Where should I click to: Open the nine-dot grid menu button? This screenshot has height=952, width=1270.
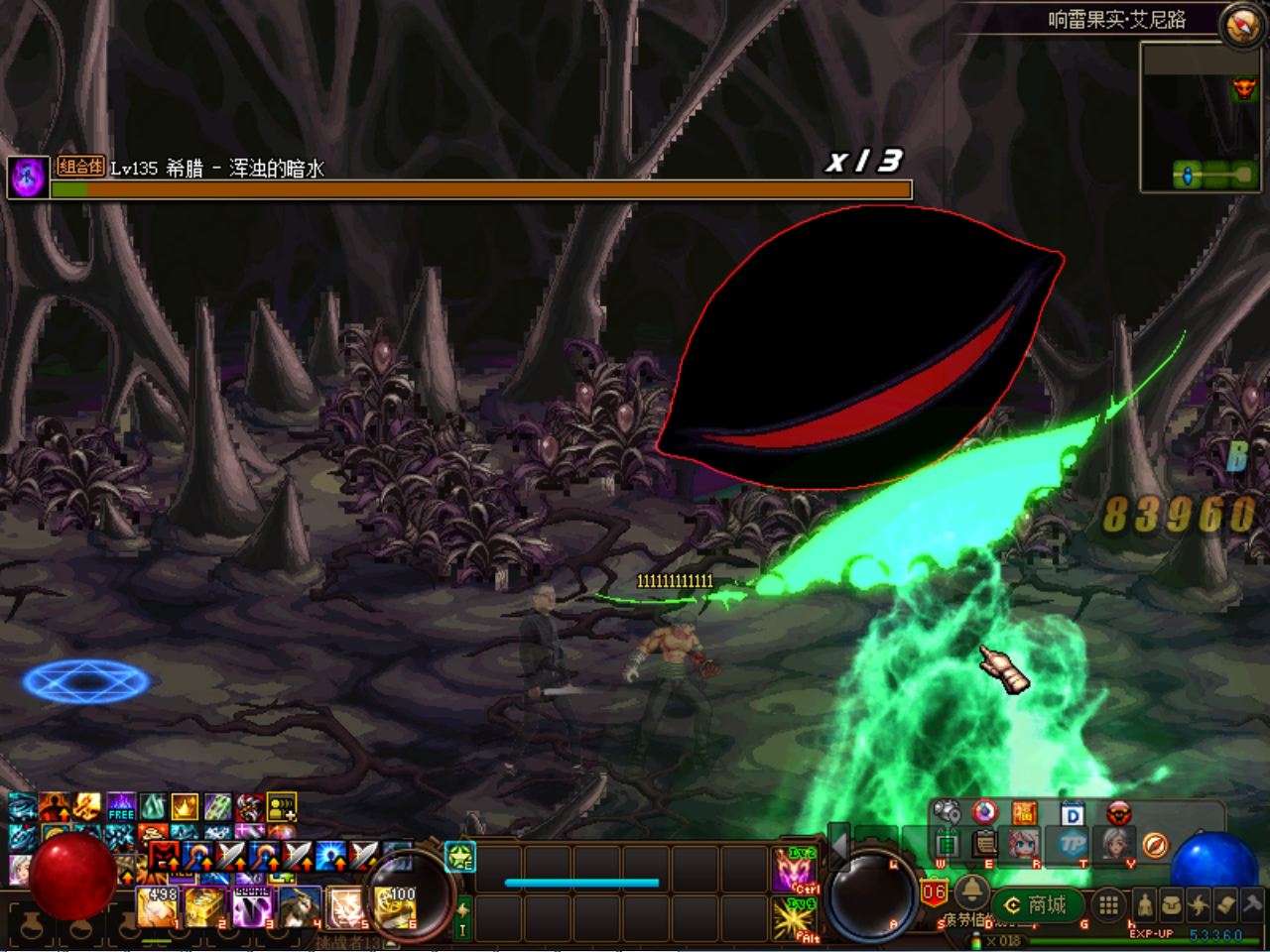(x=1108, y=904)
